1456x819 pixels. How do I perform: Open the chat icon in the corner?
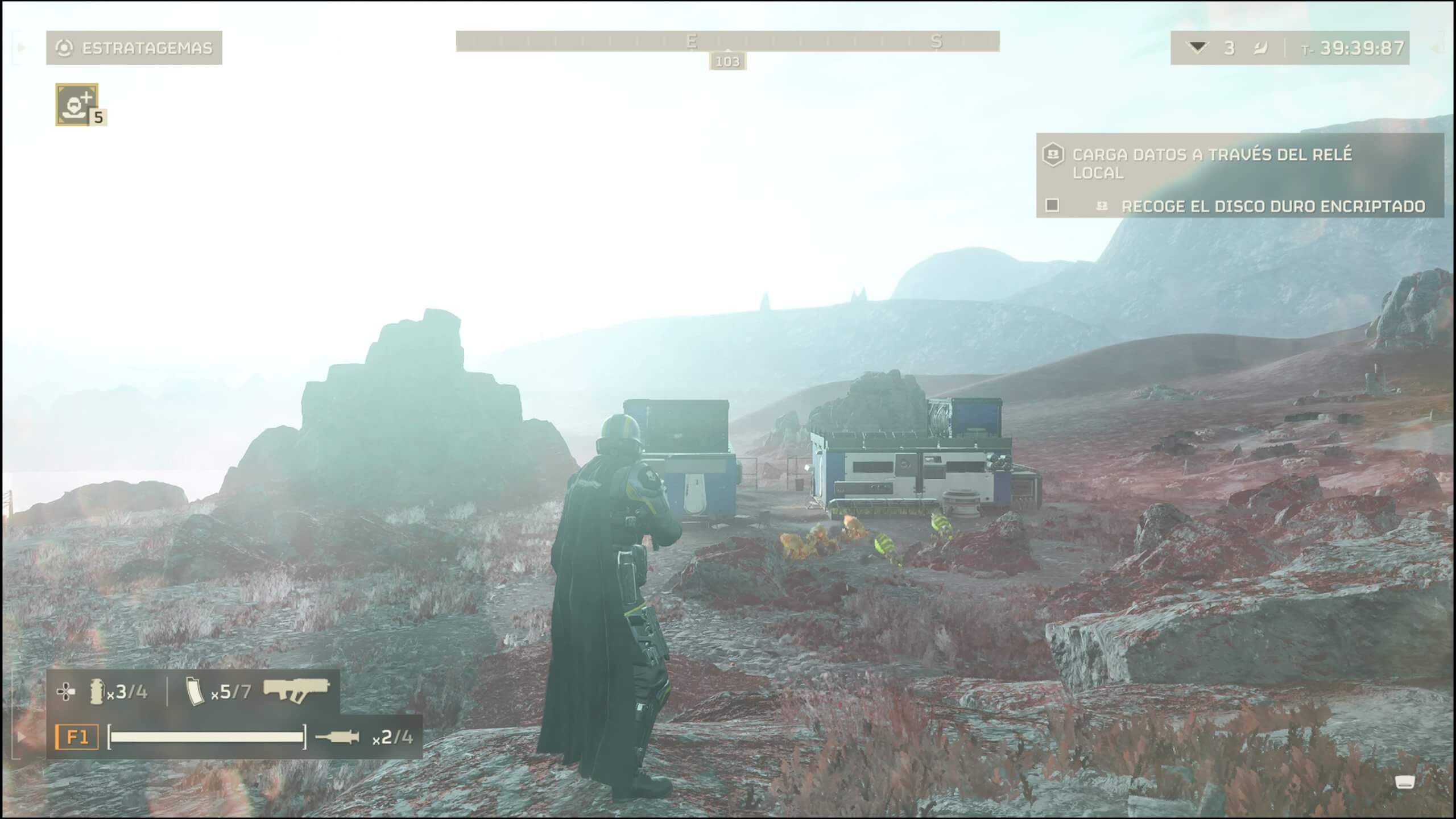(x=1405, y=783)
